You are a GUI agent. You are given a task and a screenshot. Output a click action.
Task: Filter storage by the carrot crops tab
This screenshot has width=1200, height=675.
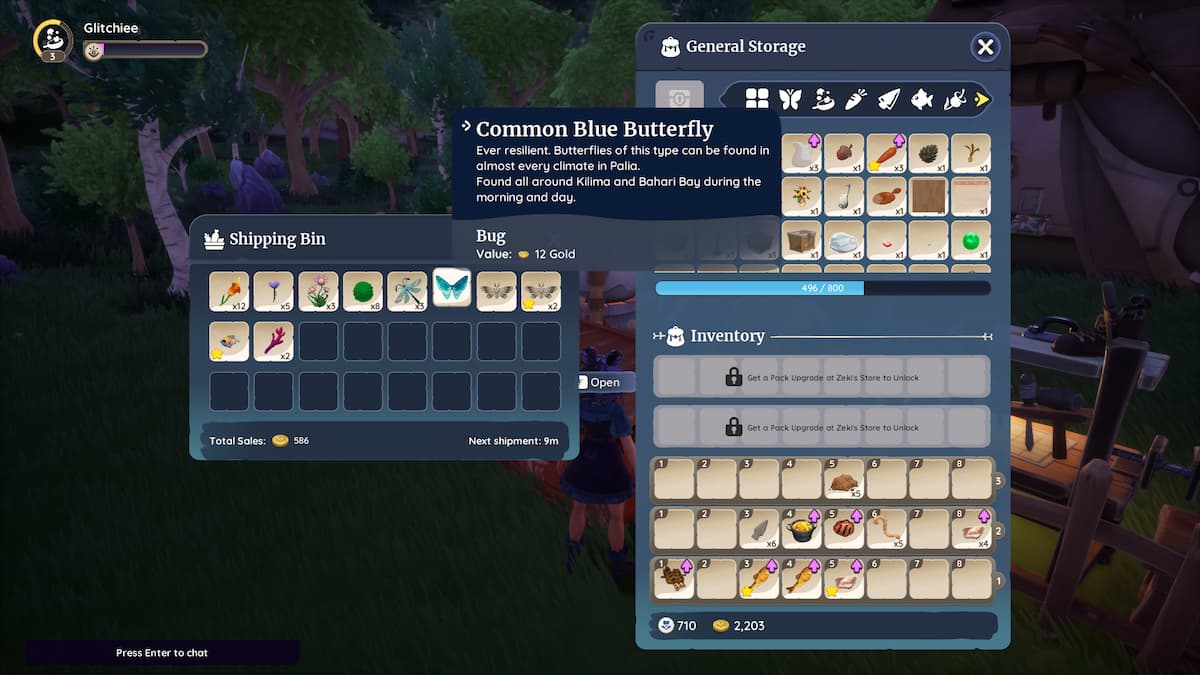(855, 98)
